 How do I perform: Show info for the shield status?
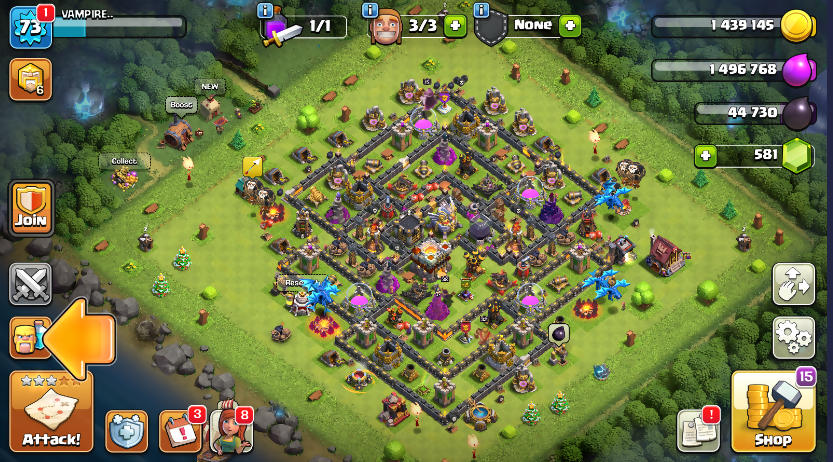click(x=481, y=10)
